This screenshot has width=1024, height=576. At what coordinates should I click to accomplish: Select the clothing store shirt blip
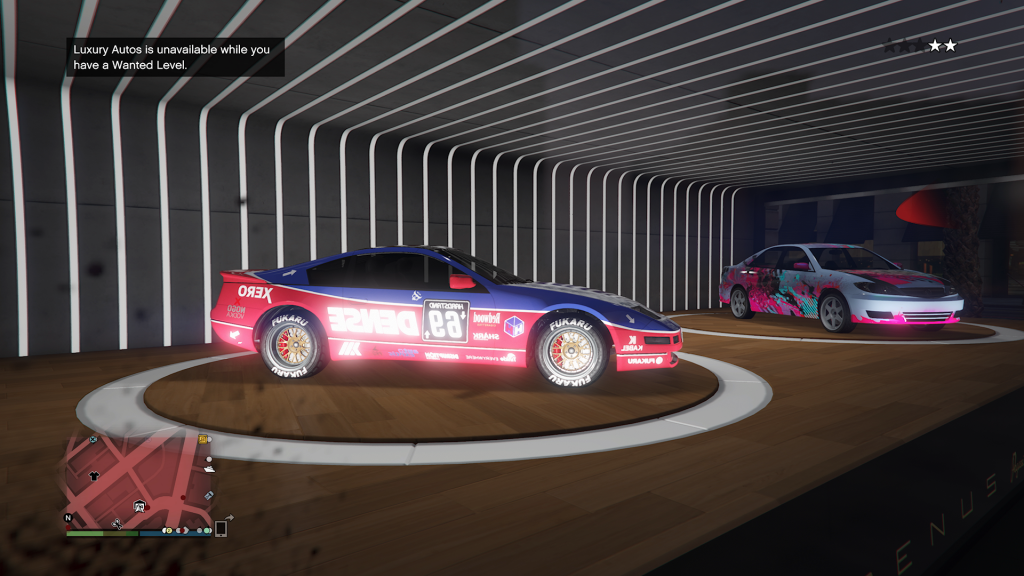pos(94,475)
